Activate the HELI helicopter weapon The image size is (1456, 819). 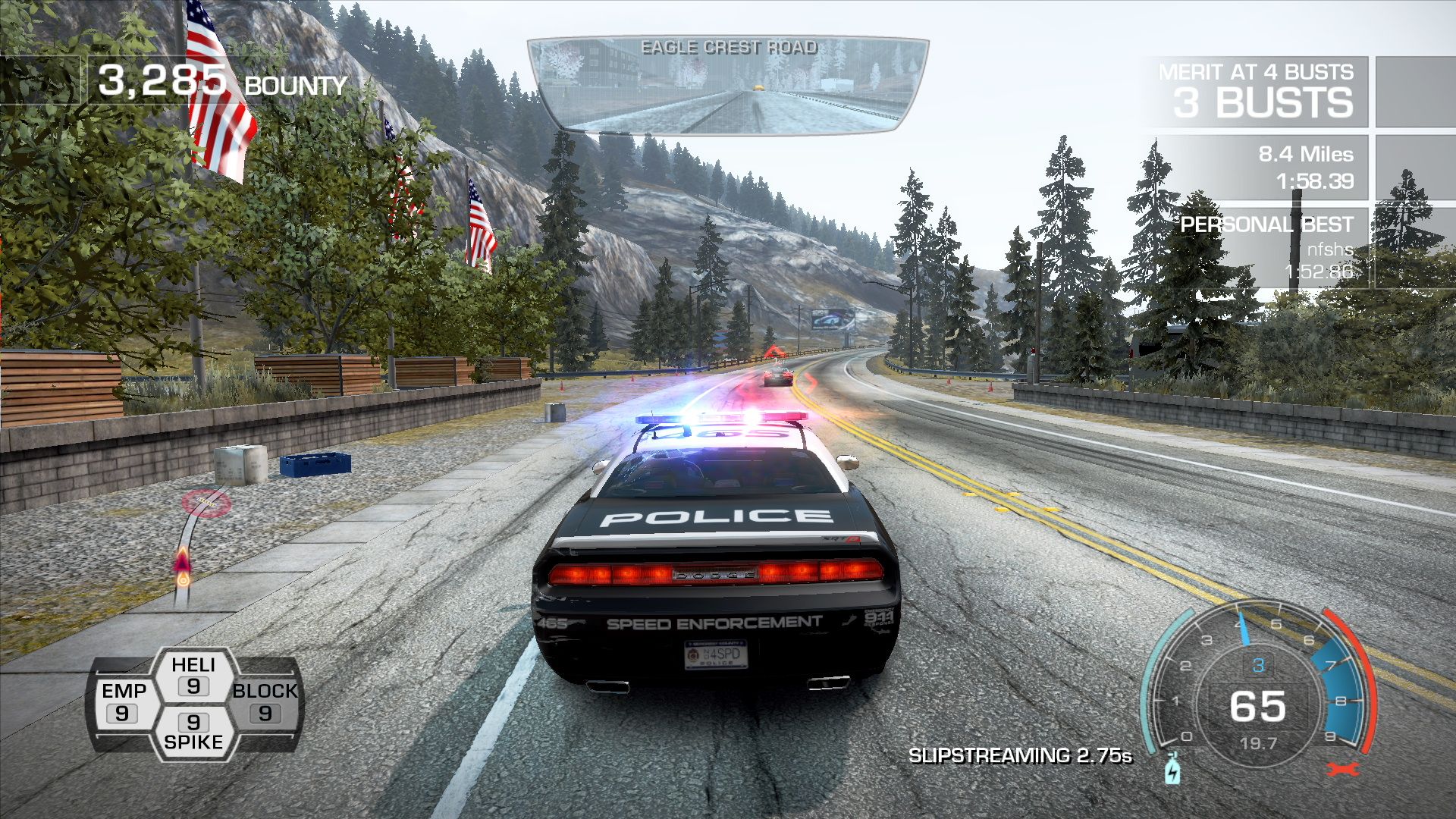tap(193, 676)
